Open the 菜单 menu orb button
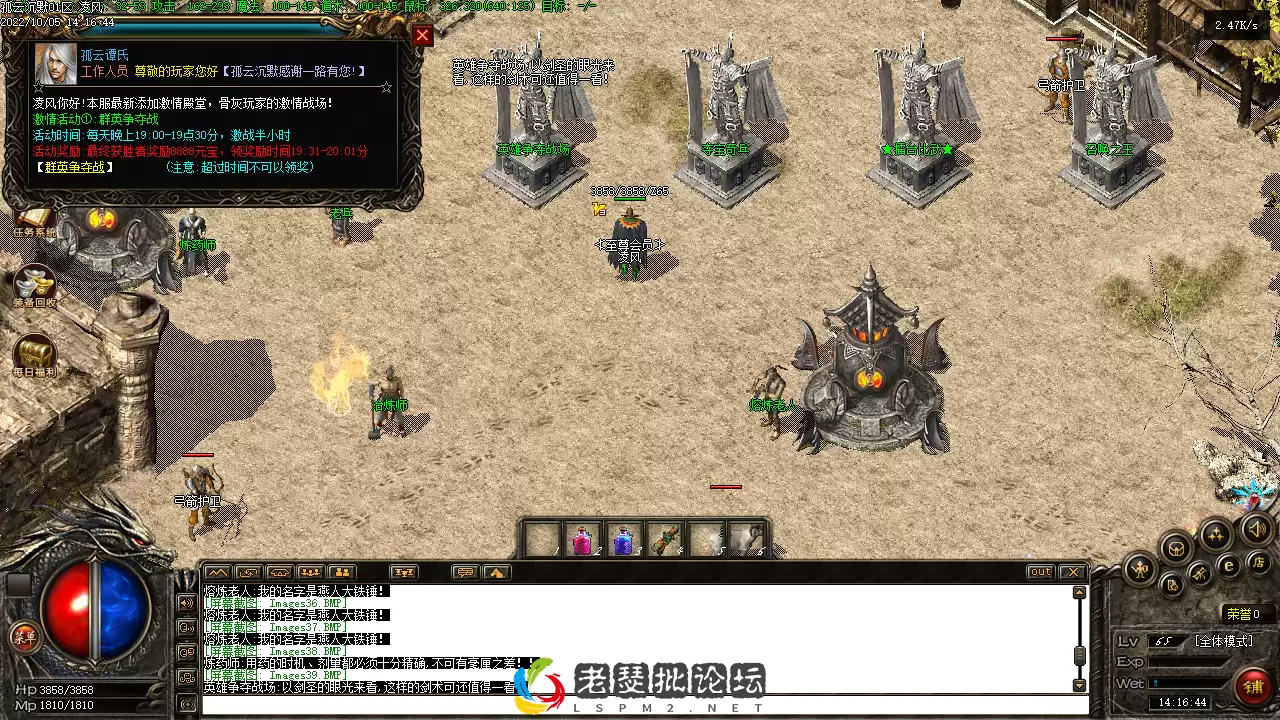The width and height of the screenshot is (1280, 720). tap(24, 636)
